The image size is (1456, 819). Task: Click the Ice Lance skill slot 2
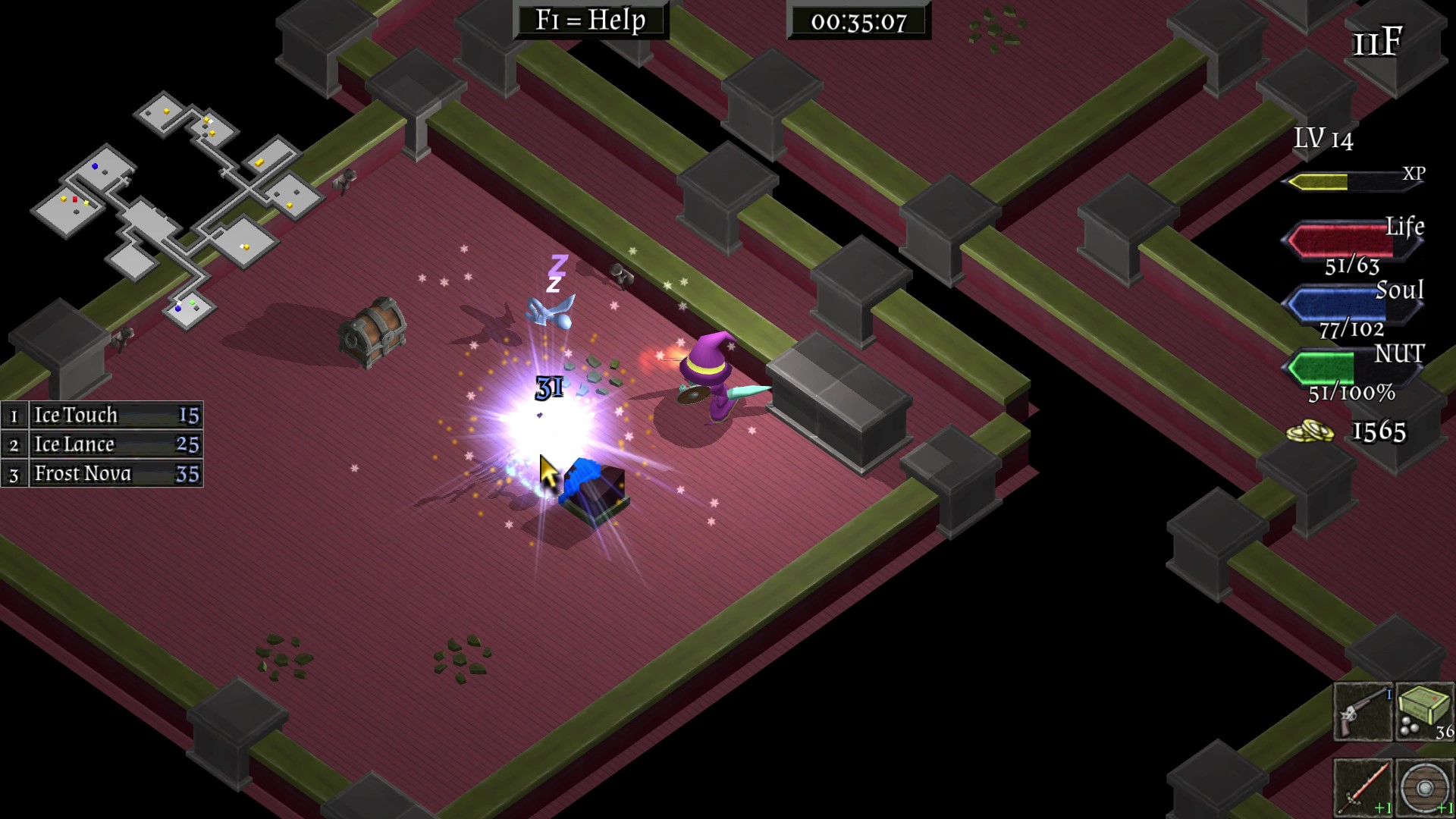pyautogui.click(x=102, y=444)
